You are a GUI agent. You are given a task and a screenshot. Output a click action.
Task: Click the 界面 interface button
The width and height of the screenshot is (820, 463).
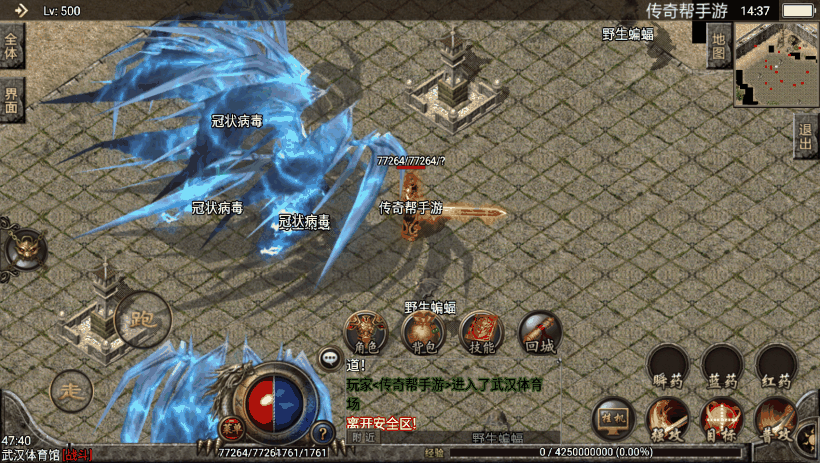[11, 100]
